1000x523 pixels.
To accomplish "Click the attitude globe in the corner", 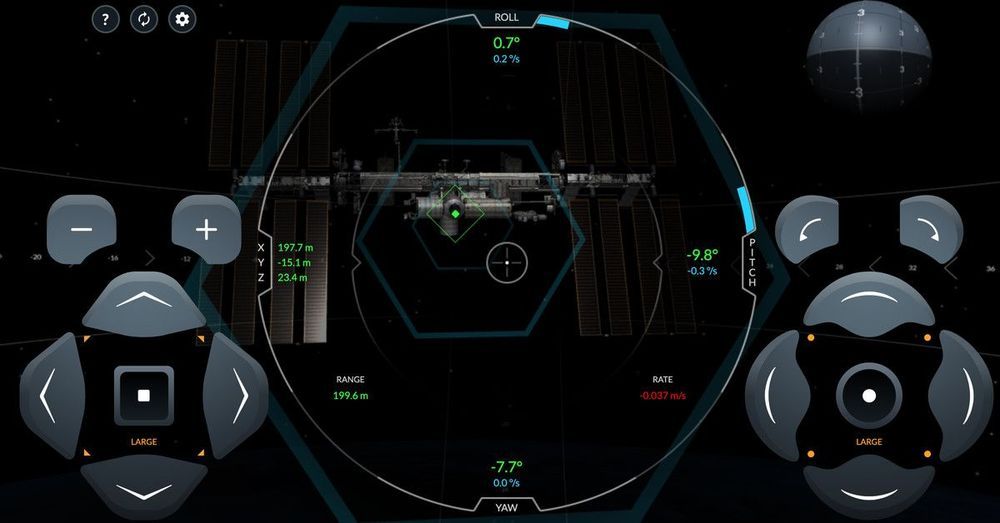I will [868, 56].
